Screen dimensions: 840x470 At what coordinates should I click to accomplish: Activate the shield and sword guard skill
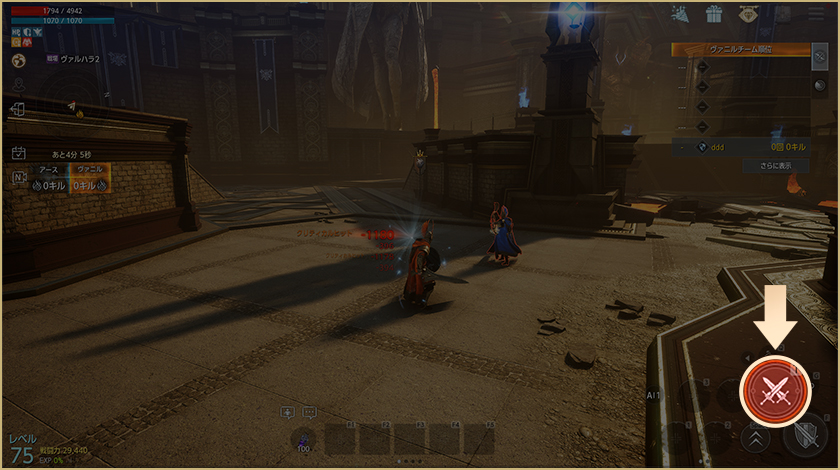tap(804, 436)
